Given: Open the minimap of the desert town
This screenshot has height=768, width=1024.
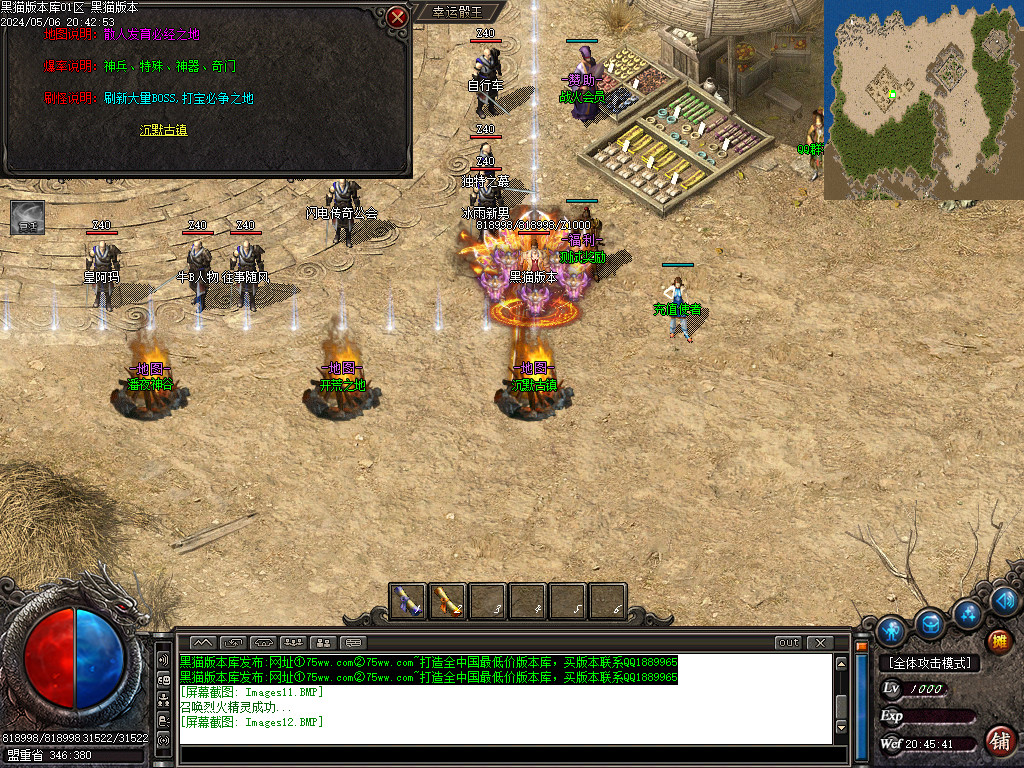Looking at the screenshot, I should (x=922, y=98).
